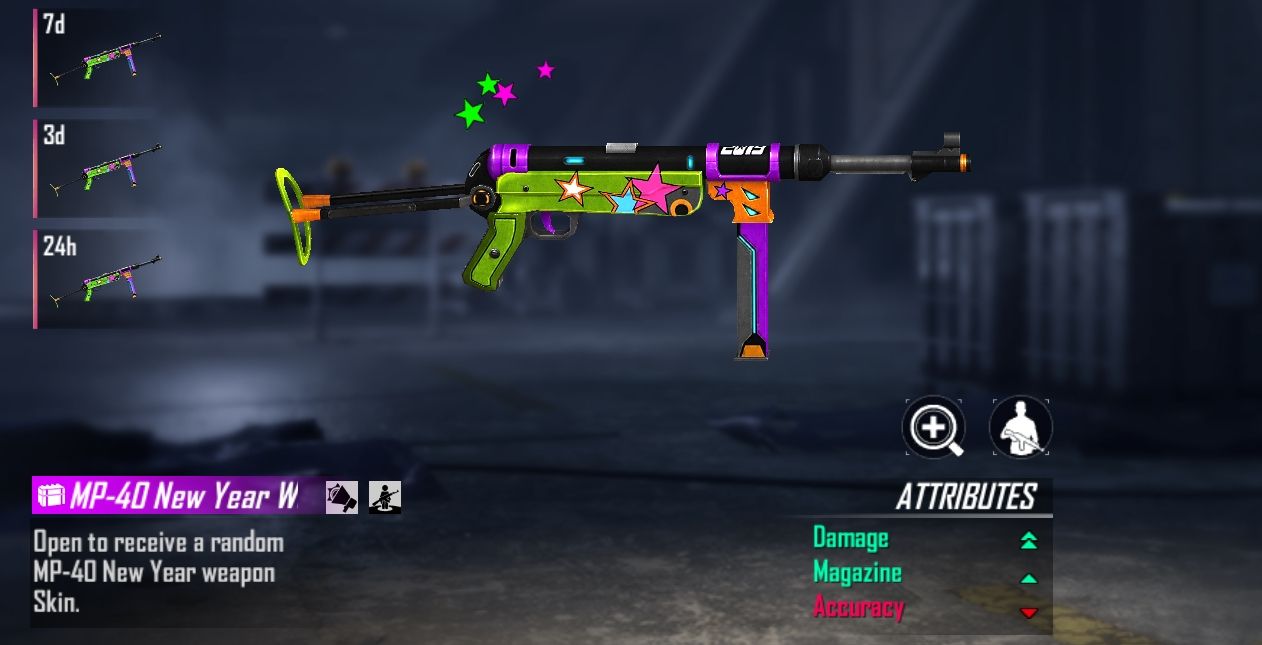Zoom in with the magnifier button
Image resolution: width=1262 pixels, height=645 pixels.
pyautogui.click(x=933, y=428)
